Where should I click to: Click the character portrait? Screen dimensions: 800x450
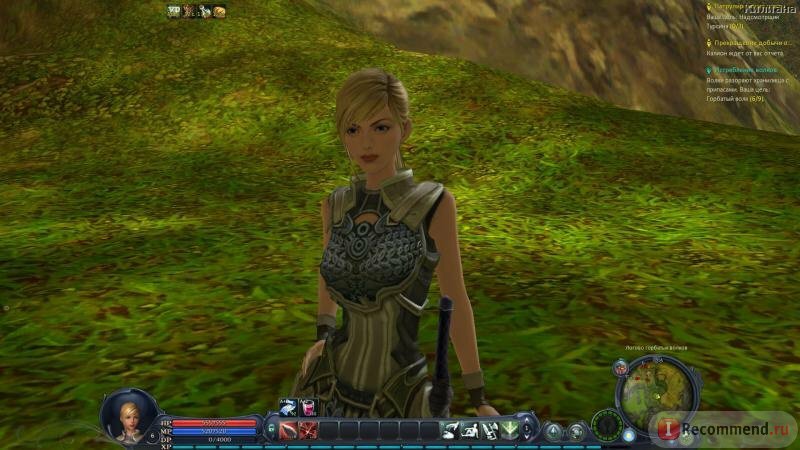(x=129, y=414)
